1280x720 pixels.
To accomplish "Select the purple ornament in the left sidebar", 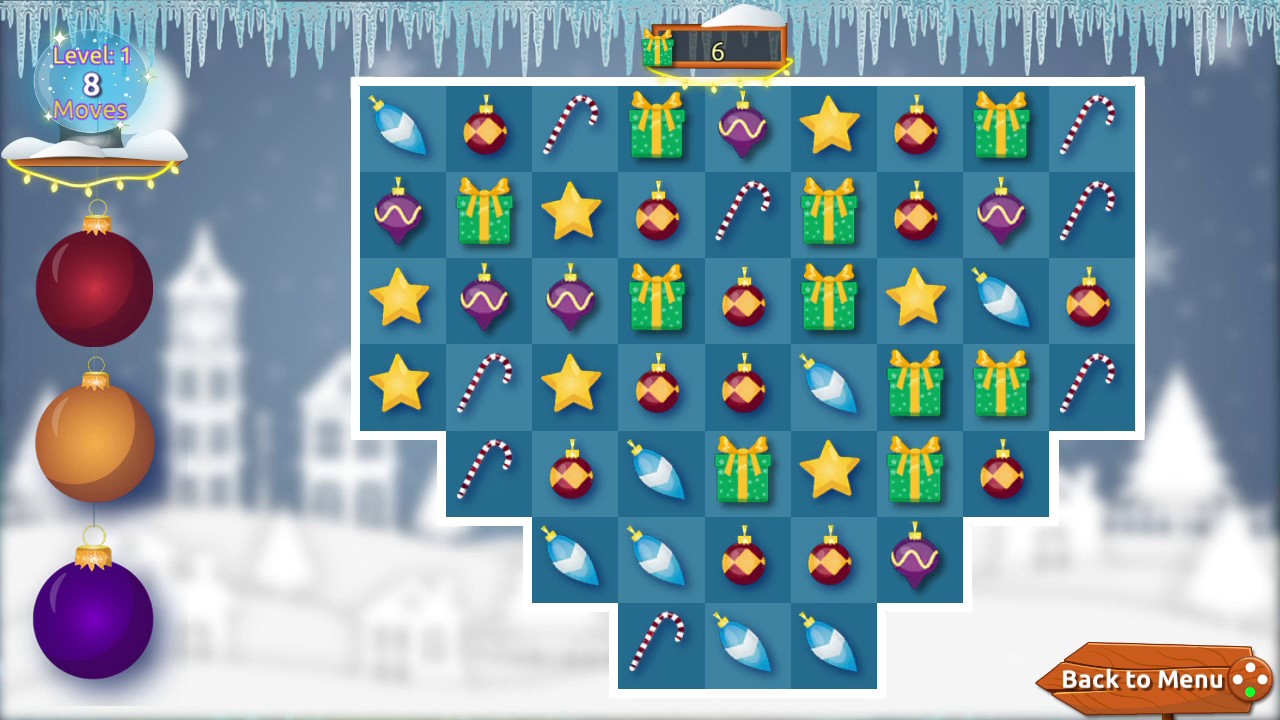I will pos(93,615).
